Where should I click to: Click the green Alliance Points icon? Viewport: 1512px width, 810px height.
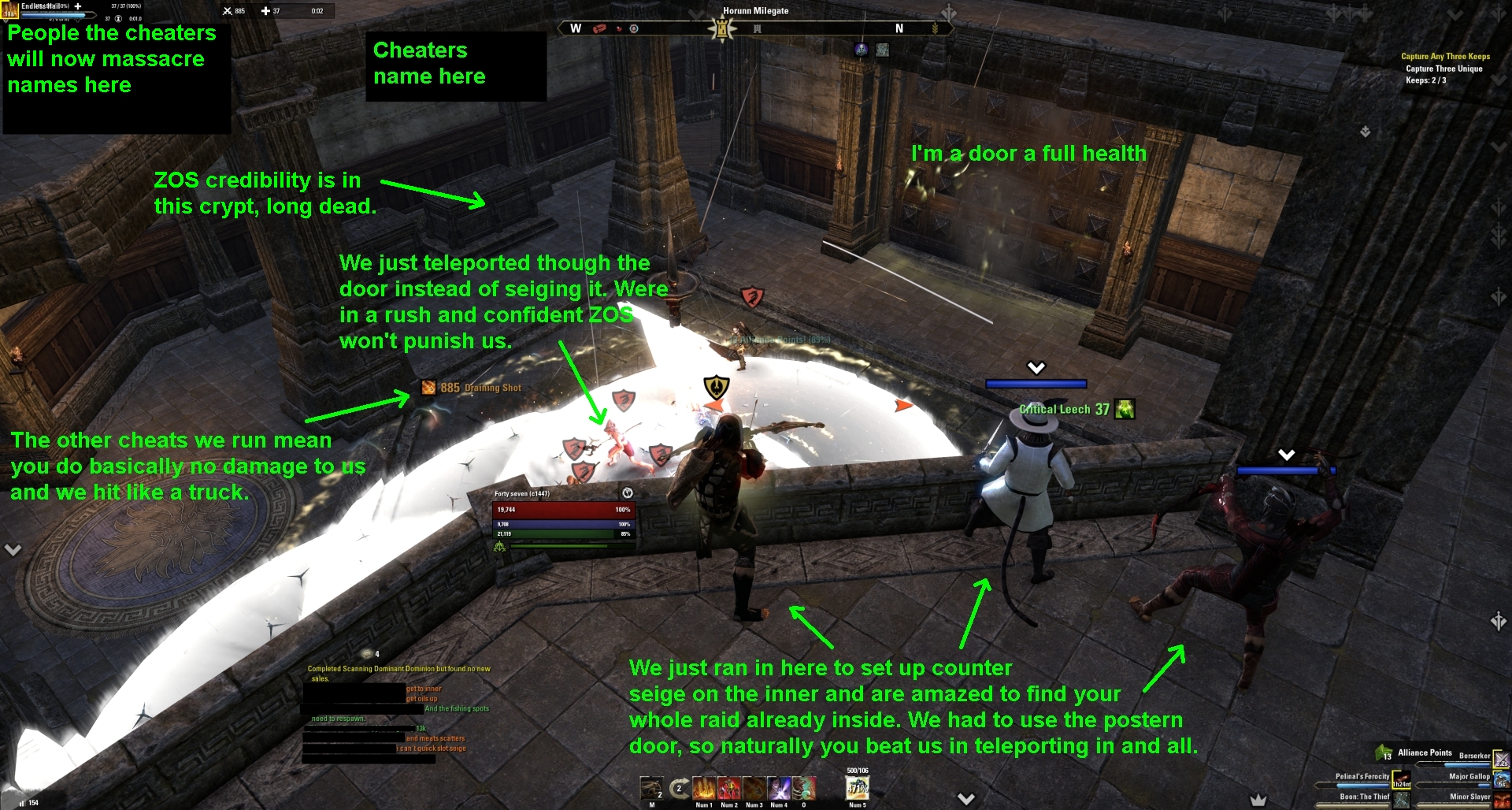(1383, 752)
